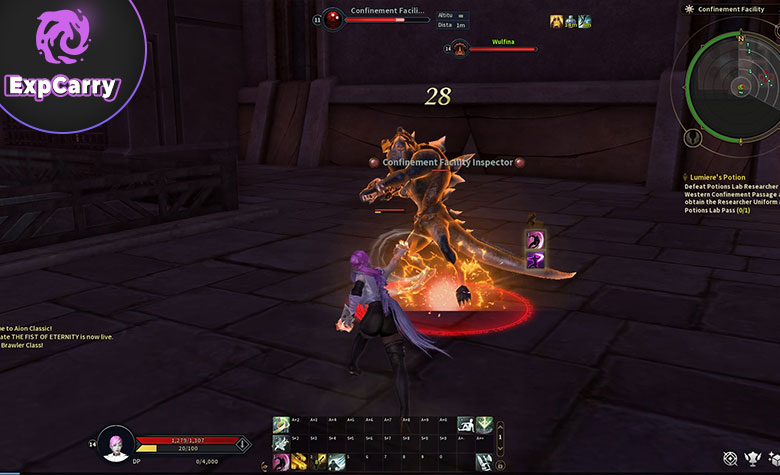Click the winged emblem button beside minimap
This screenshot has height=475, width=780.
692,136
